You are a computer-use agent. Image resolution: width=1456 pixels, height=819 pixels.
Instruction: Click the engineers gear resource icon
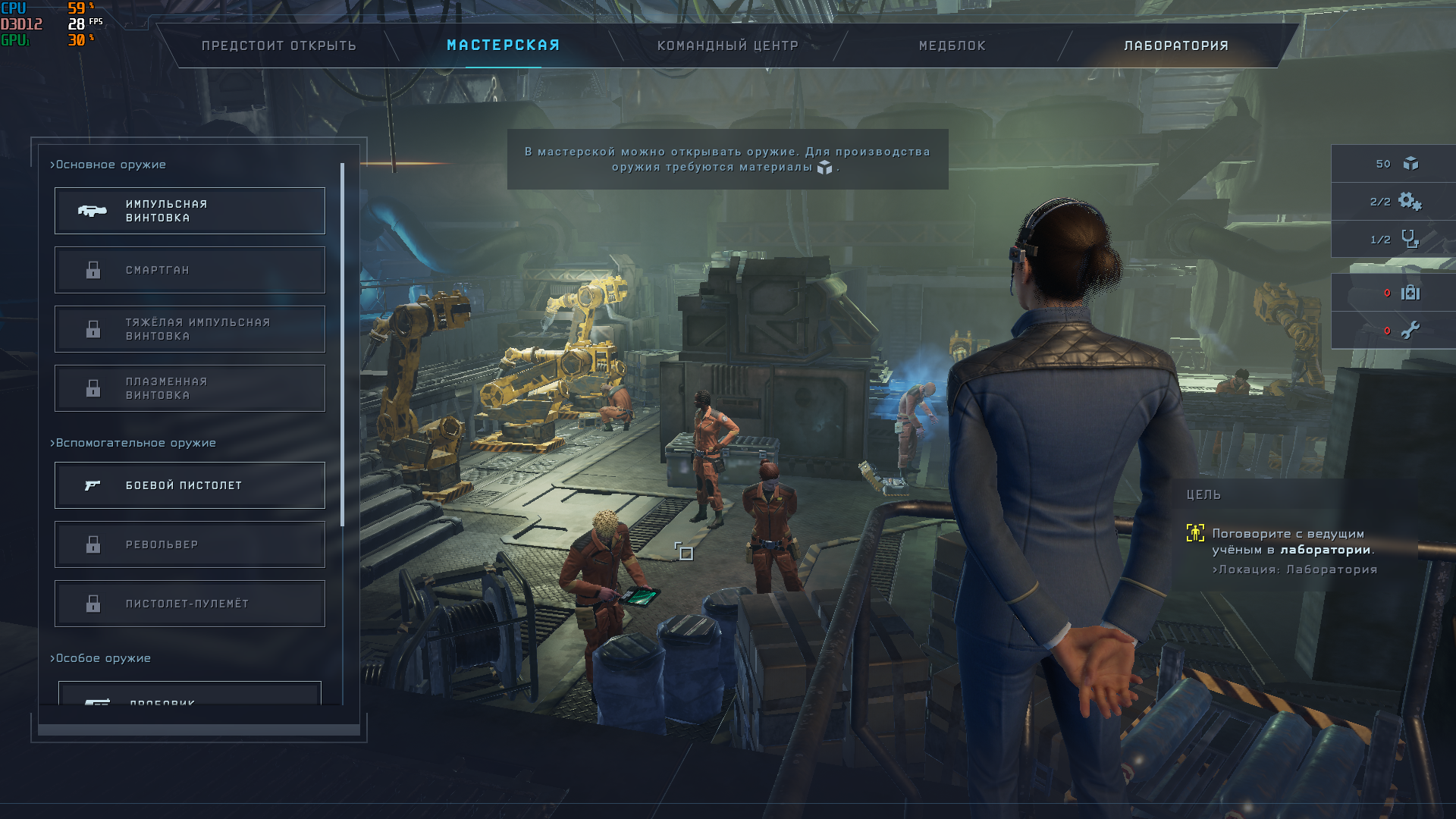1410,202
